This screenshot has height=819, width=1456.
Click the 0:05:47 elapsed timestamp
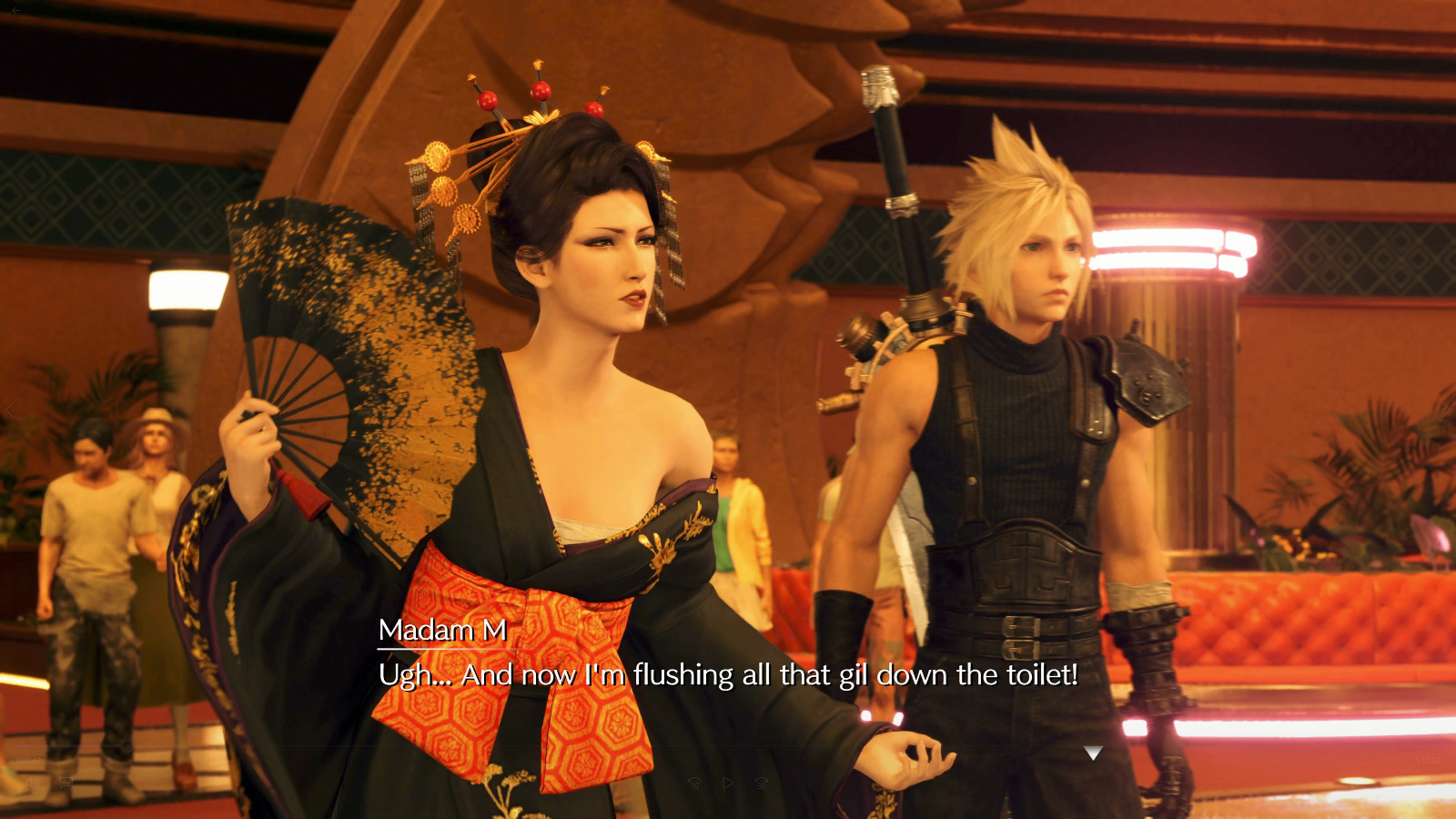28,760
